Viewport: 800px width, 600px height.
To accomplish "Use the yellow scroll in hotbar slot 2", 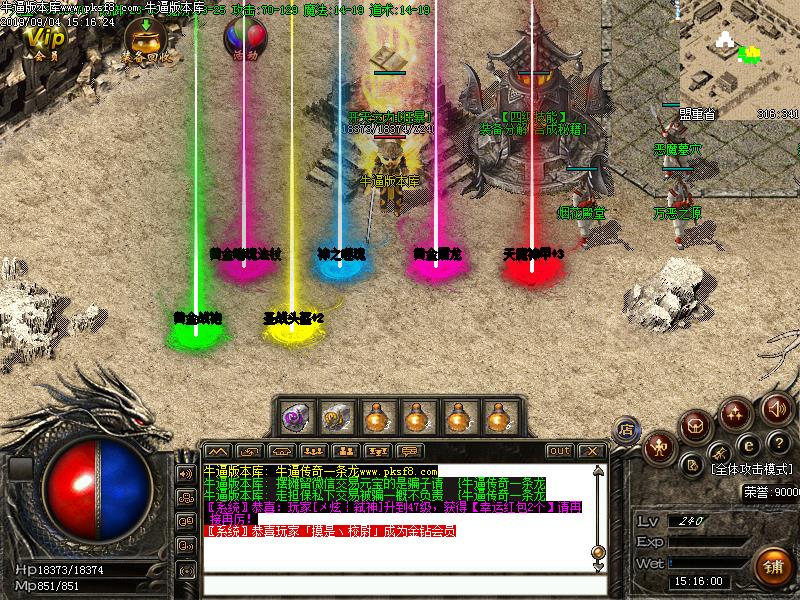I will 335,414.
